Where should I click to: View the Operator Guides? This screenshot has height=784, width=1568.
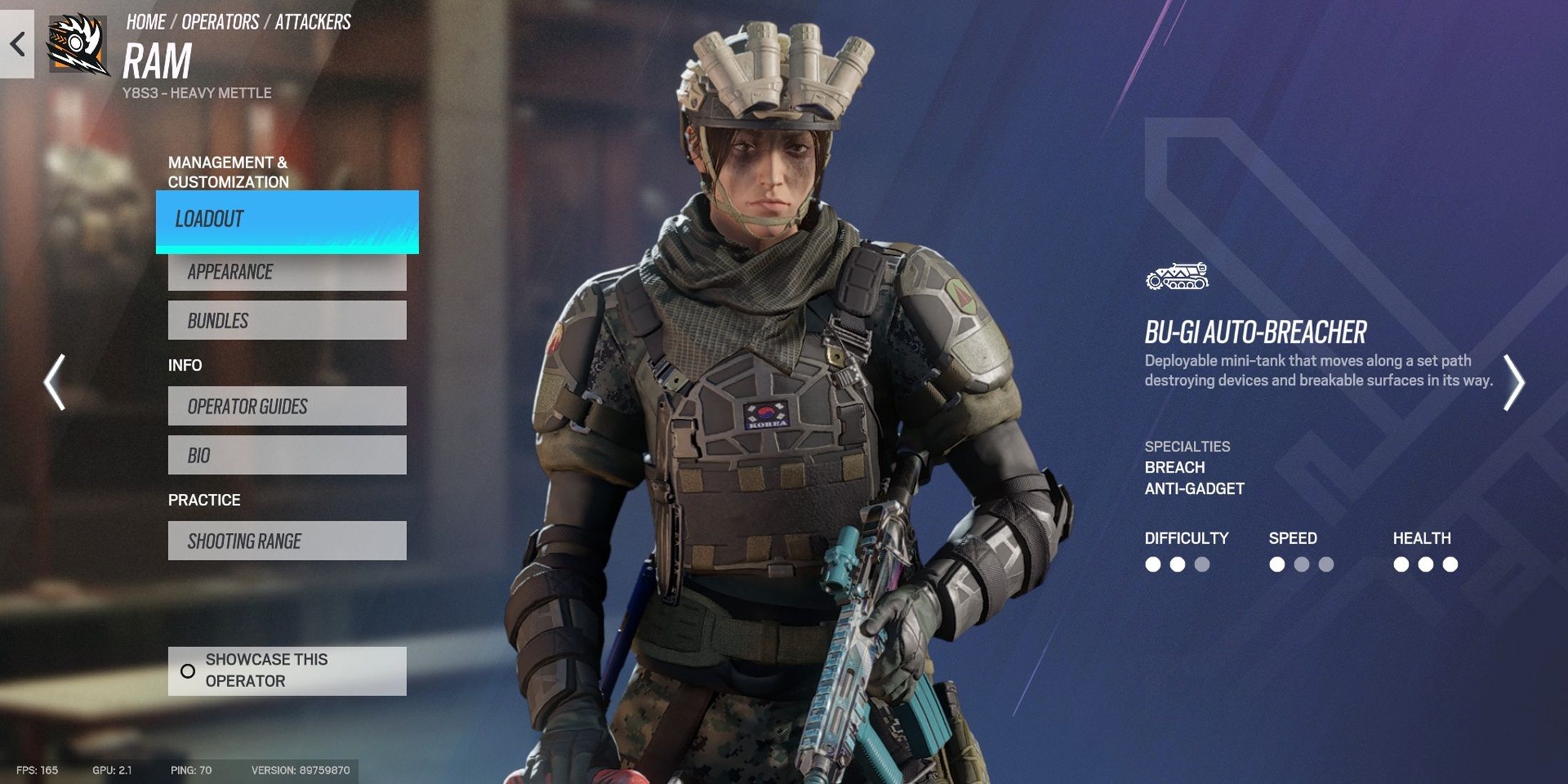pos(287,406)
